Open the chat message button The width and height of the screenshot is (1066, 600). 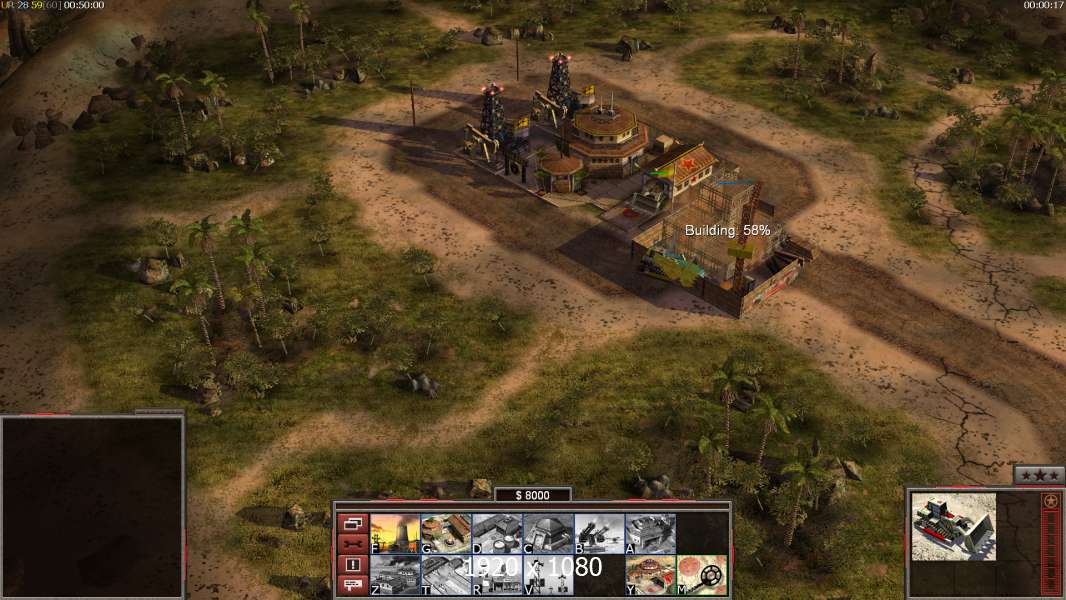point(352,586)
